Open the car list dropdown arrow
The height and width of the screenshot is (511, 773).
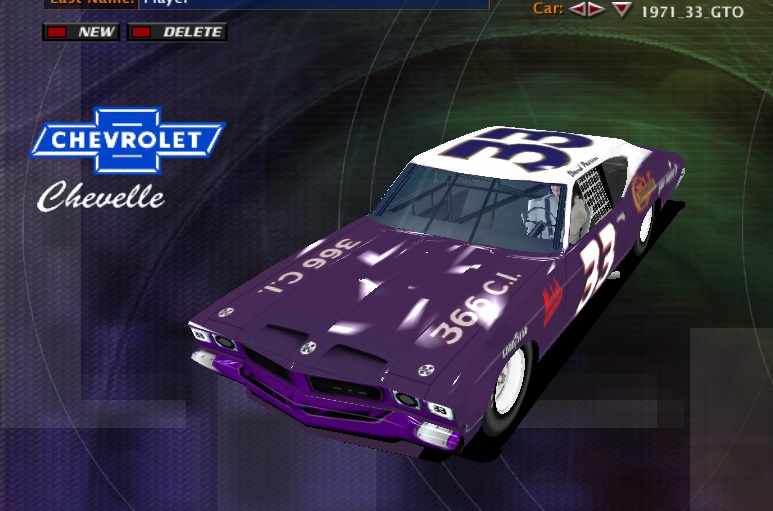622,10
